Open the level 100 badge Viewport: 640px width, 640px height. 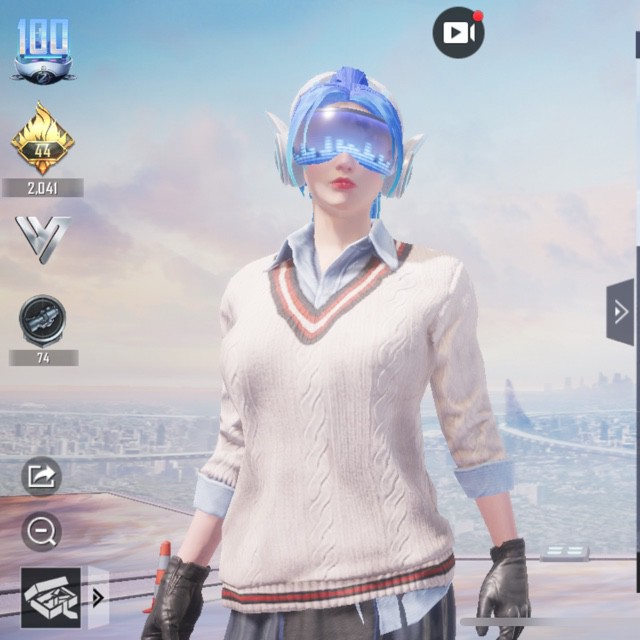click(x=43, y=49)
